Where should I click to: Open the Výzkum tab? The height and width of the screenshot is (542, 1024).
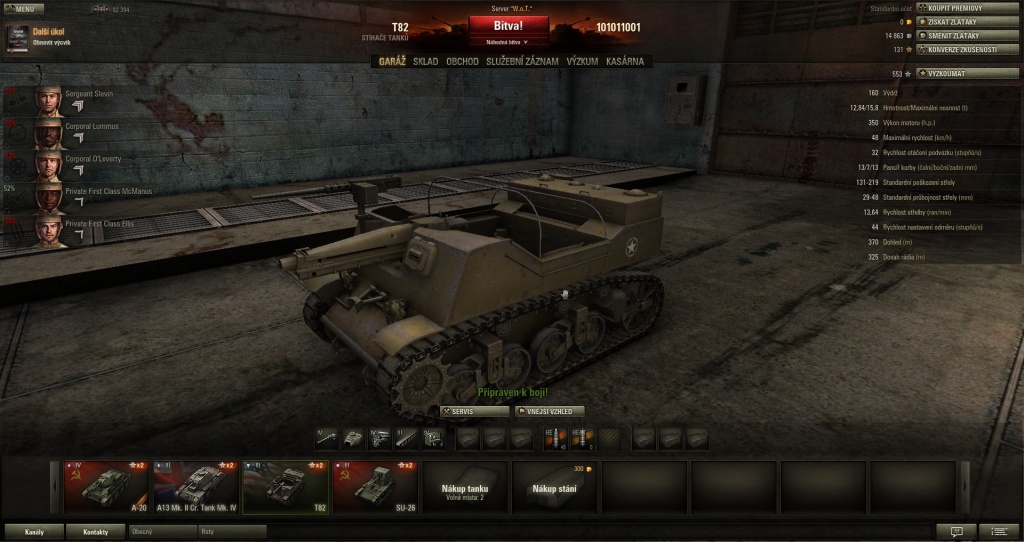[x=582, y=61]
